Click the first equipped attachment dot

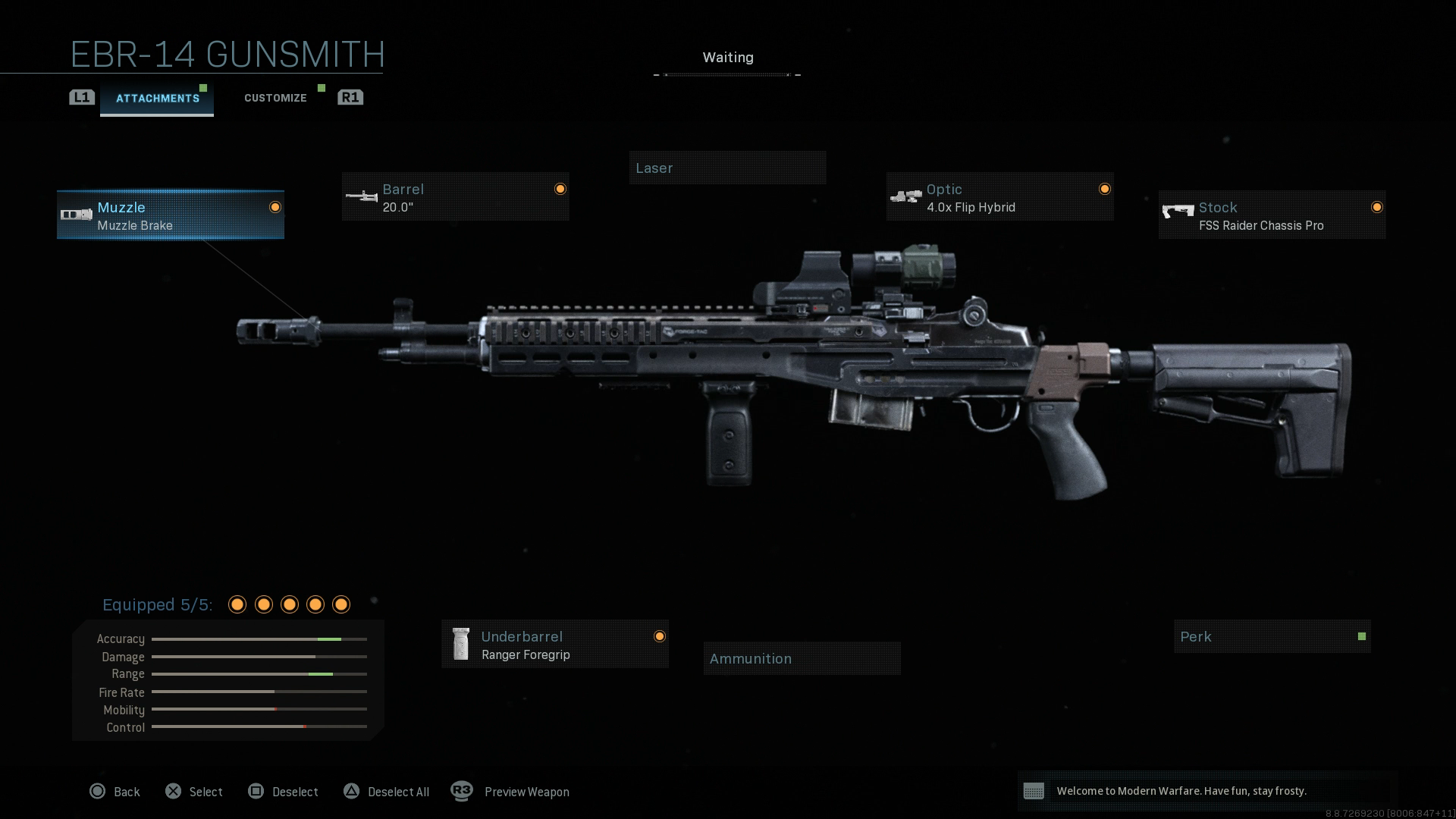click(x=238, y=604)
